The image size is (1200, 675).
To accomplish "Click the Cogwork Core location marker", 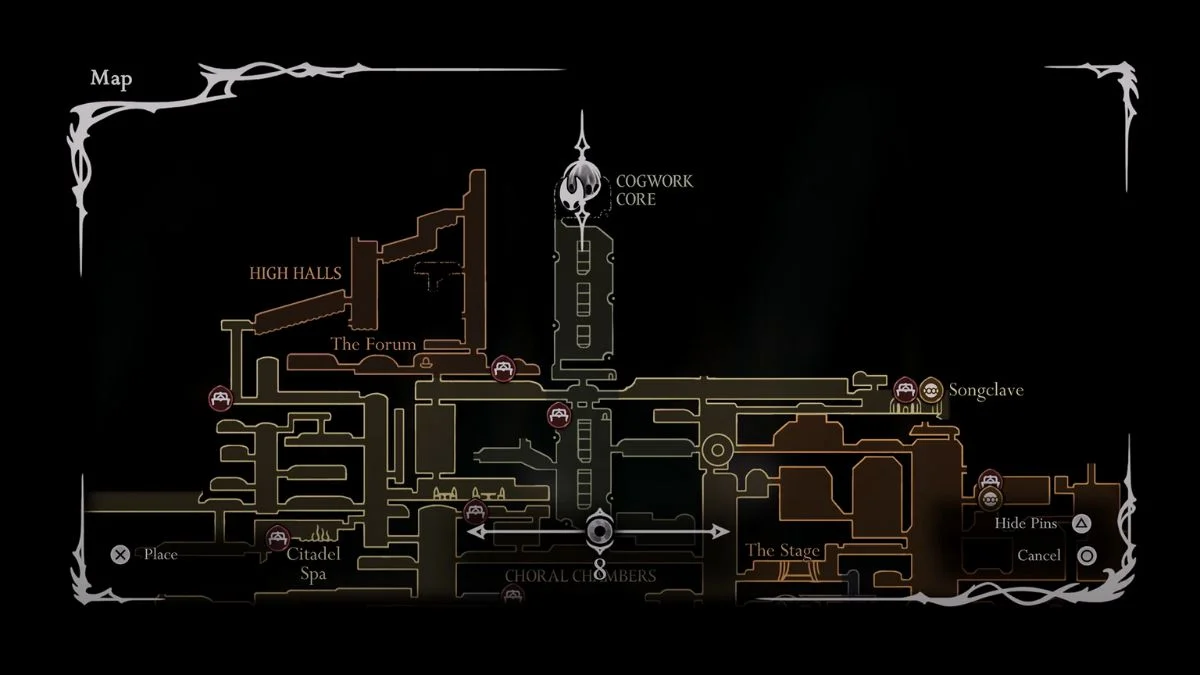I will [583, 187].
